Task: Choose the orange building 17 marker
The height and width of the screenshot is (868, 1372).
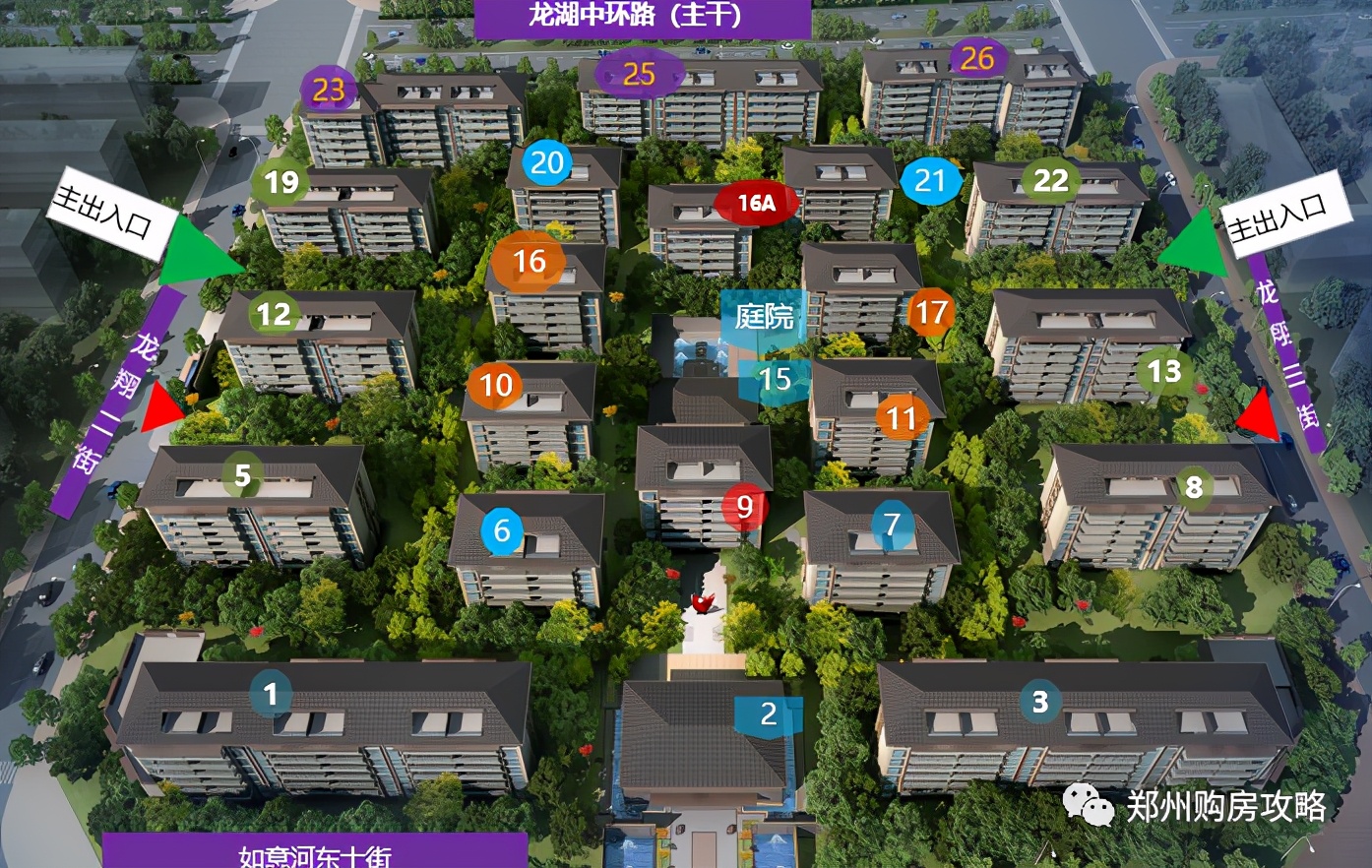Action: [x=931, y=313]
